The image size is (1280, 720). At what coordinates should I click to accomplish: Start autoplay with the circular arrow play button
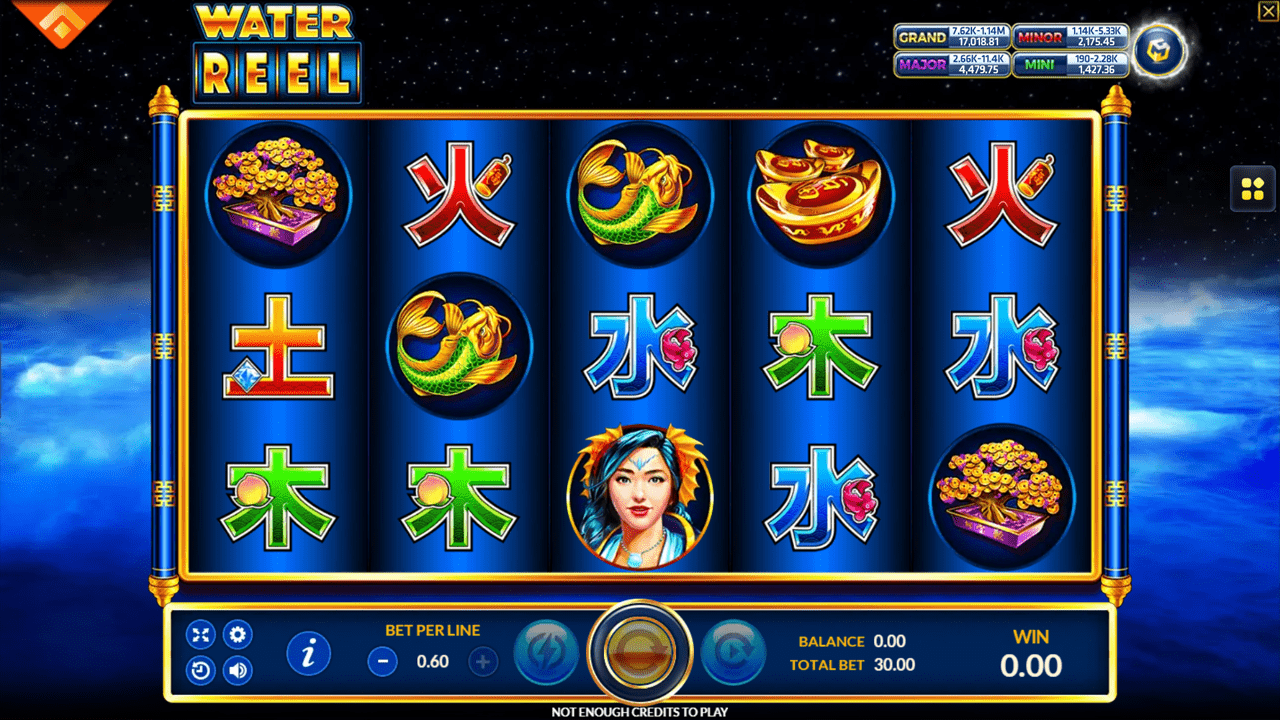tap(733, 653)
